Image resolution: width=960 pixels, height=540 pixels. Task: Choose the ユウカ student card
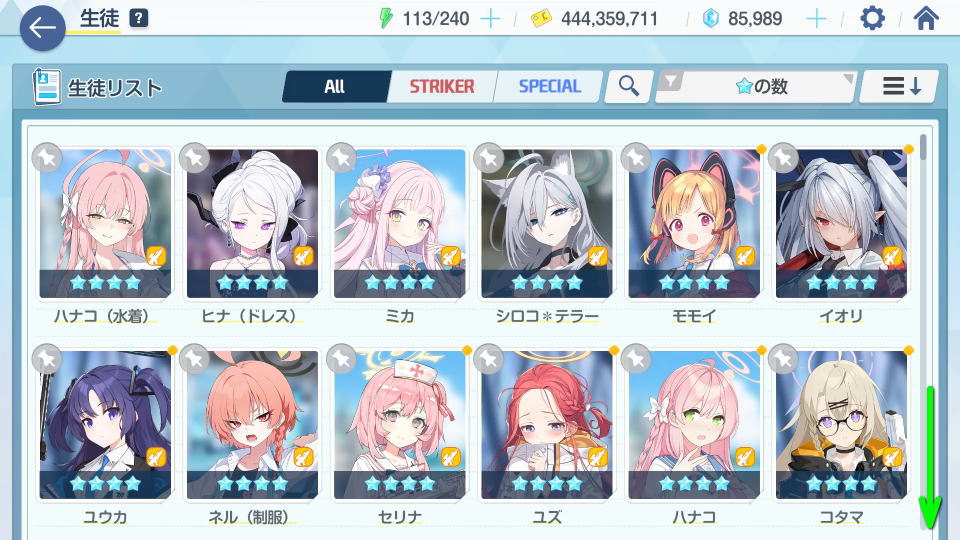pyautogui.click(x=105, y=424)
